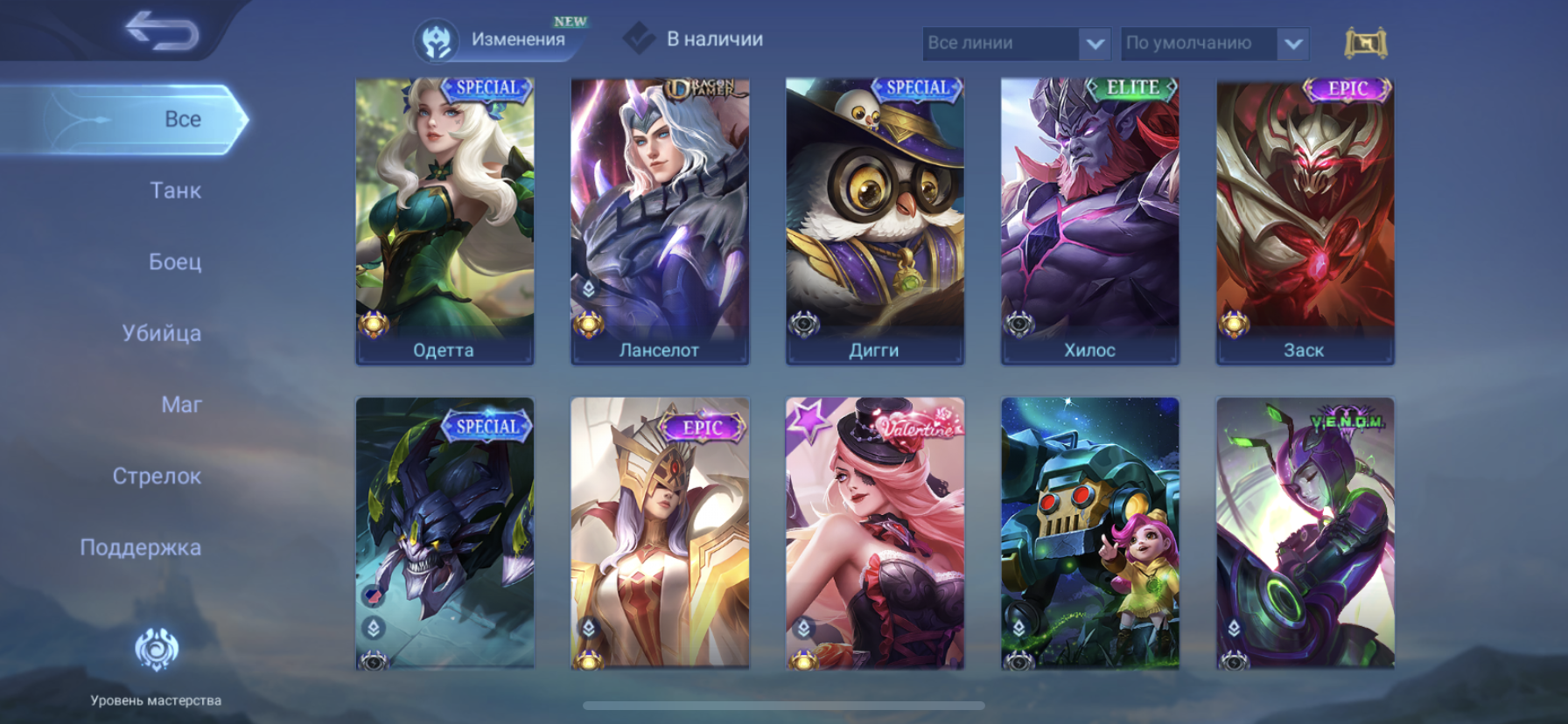Screen dimensions: 1568x724
Task: Open the По умолчанию sort dropdown
Action: click(1214, 43)
